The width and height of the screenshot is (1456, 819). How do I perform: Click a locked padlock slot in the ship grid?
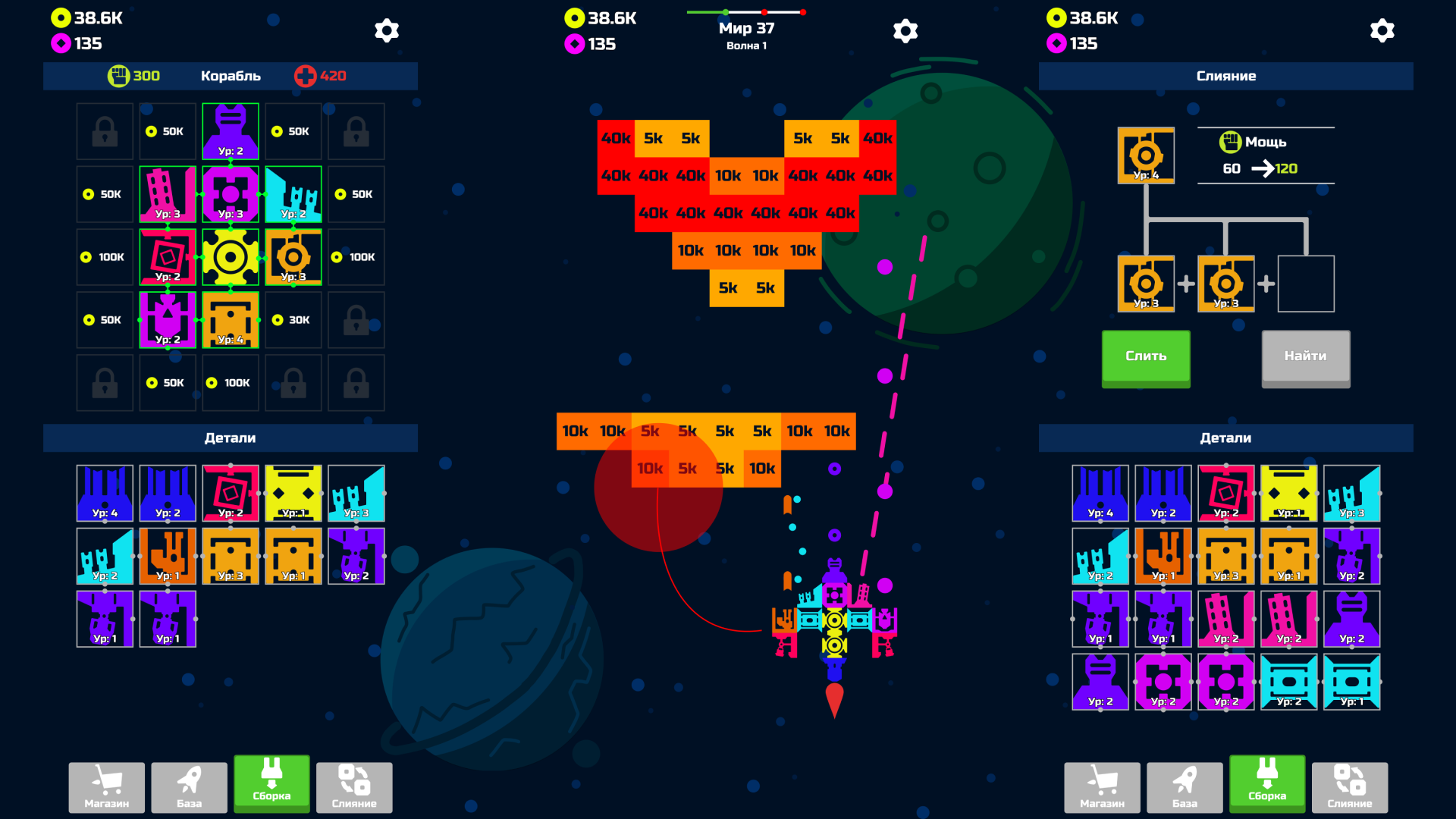105,130
